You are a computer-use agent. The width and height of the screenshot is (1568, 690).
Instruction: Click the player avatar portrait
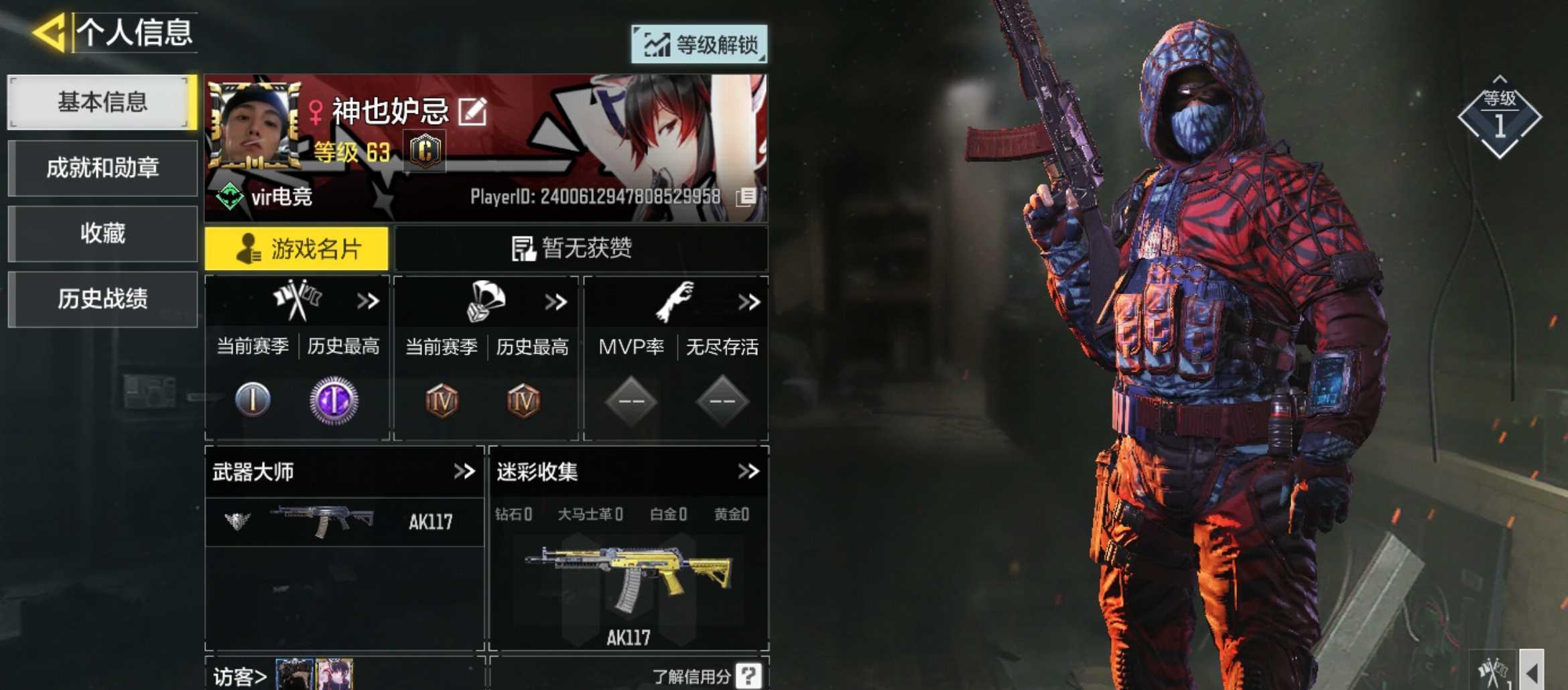click(x=255, y=125)
